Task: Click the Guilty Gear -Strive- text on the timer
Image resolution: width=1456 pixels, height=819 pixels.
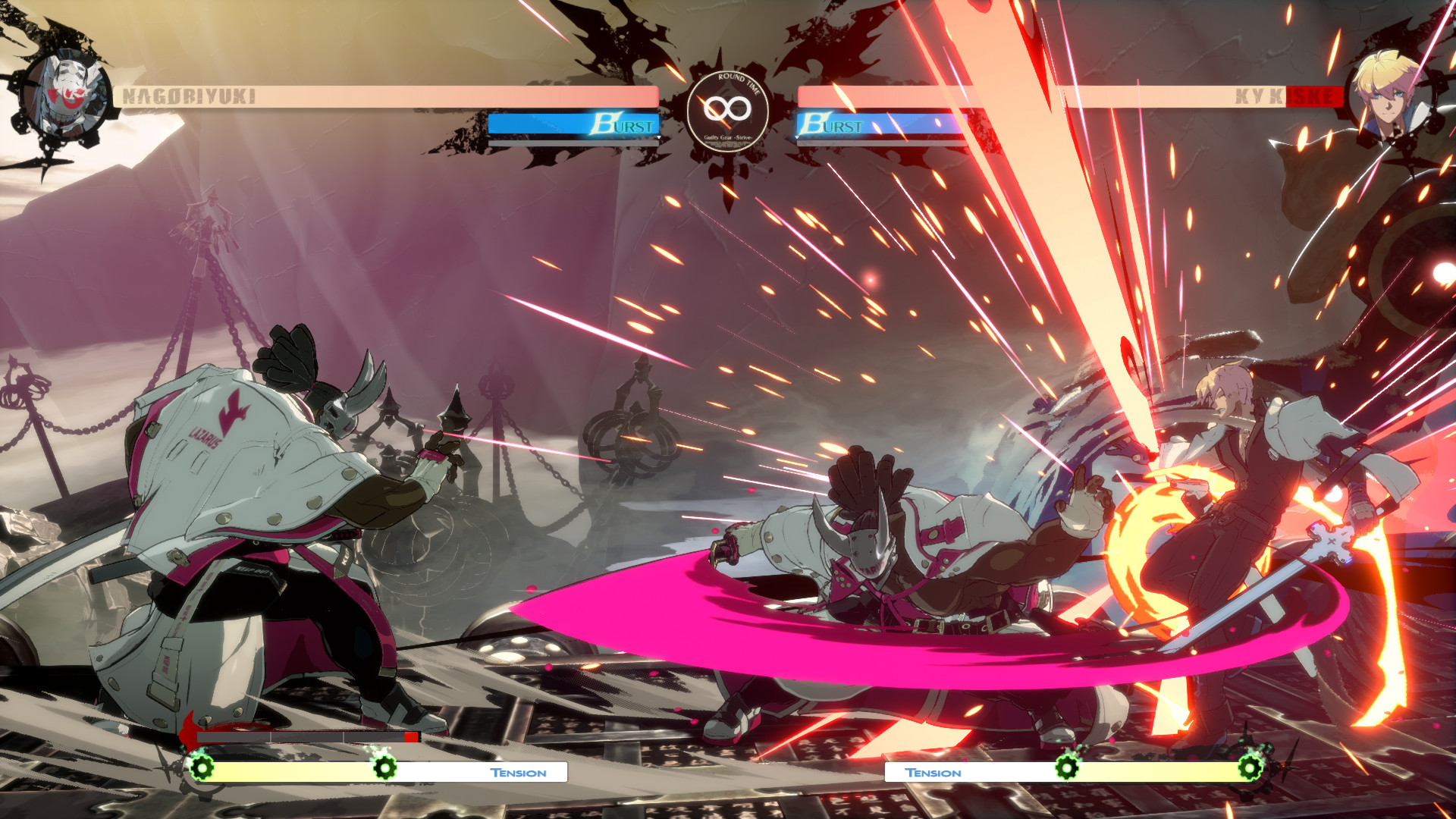Action: (729, 139)
